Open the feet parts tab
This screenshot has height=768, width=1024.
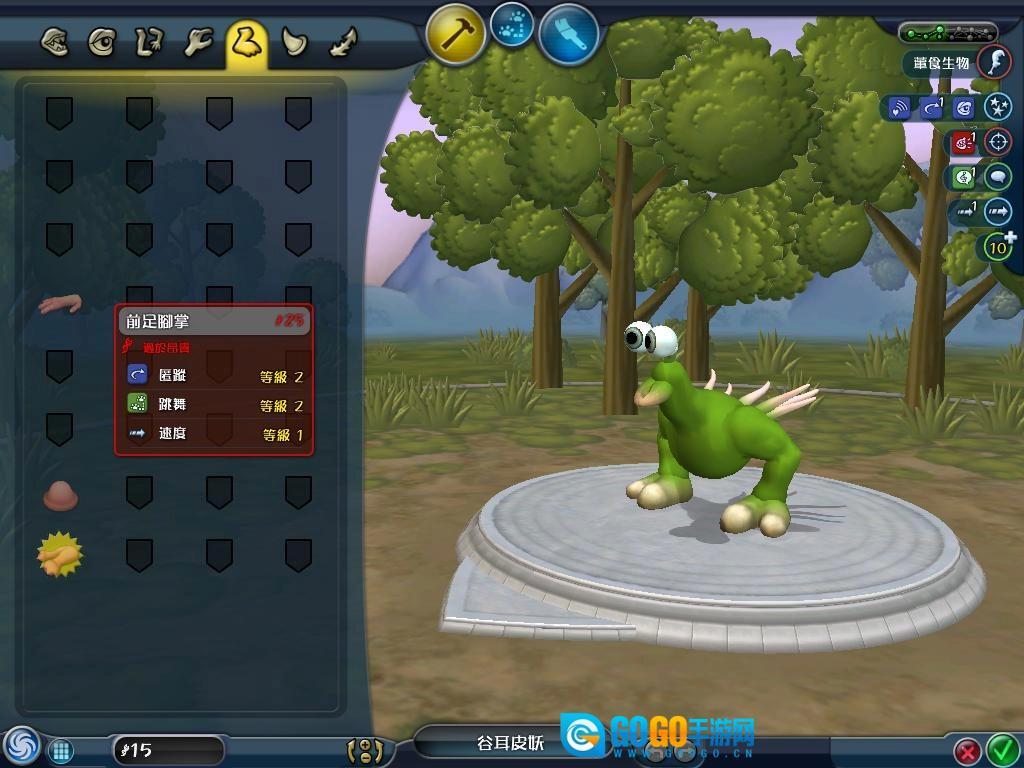[x=246, y=43]
